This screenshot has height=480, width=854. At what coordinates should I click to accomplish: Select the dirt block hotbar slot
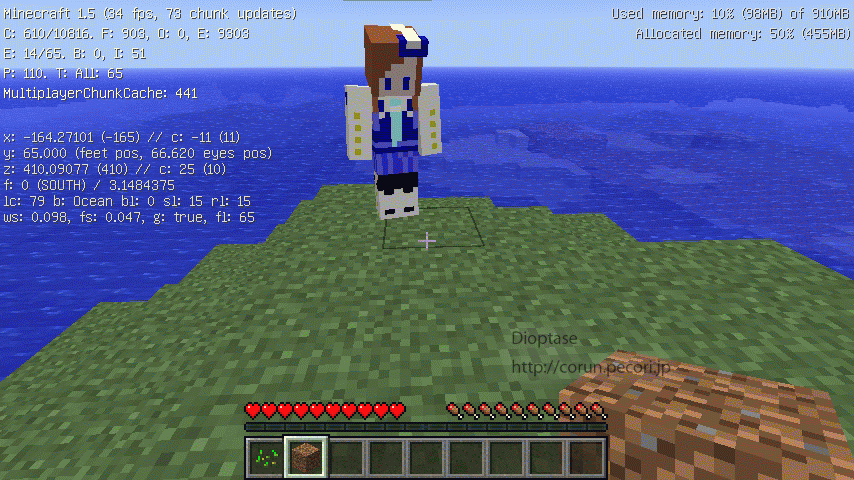click(305, 458)
